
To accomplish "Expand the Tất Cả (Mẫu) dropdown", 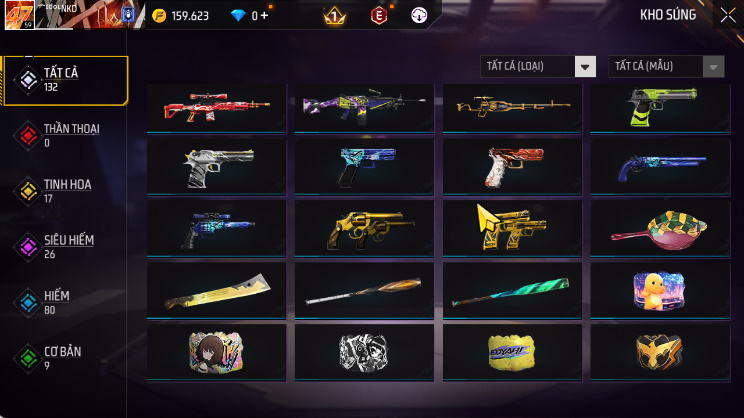I will point(666,67).
